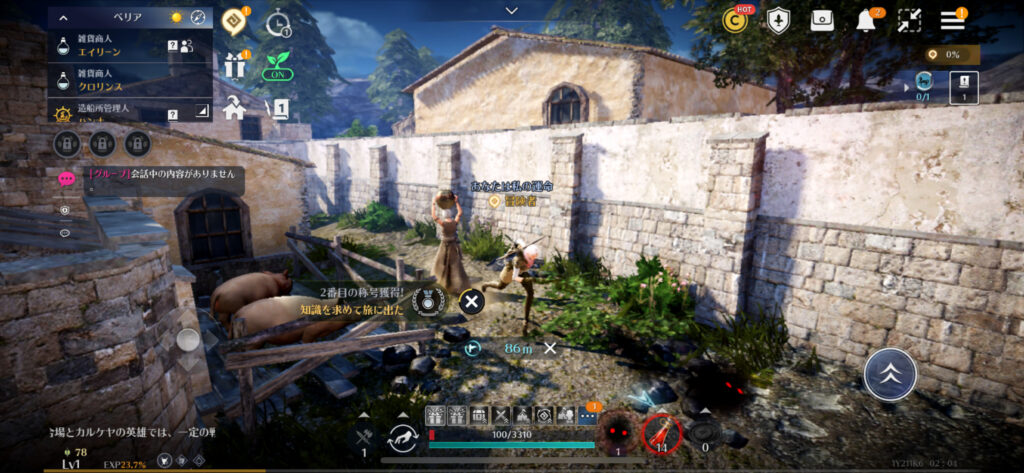1024x473 pixels.
Task: Open the horse mount icon
Action: click(x=405, y=435)
